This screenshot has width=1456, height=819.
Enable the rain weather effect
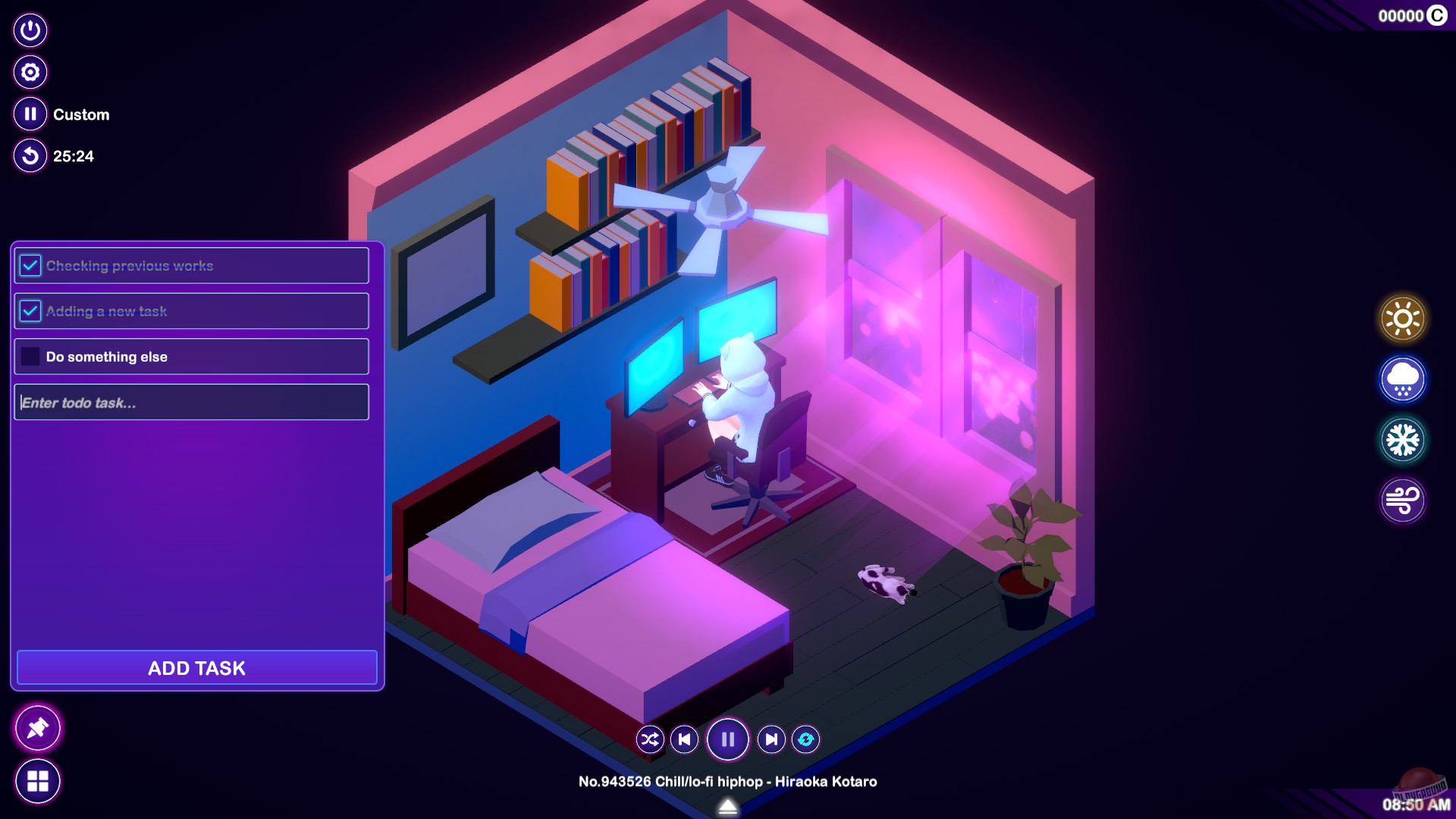click(1401, 378)
